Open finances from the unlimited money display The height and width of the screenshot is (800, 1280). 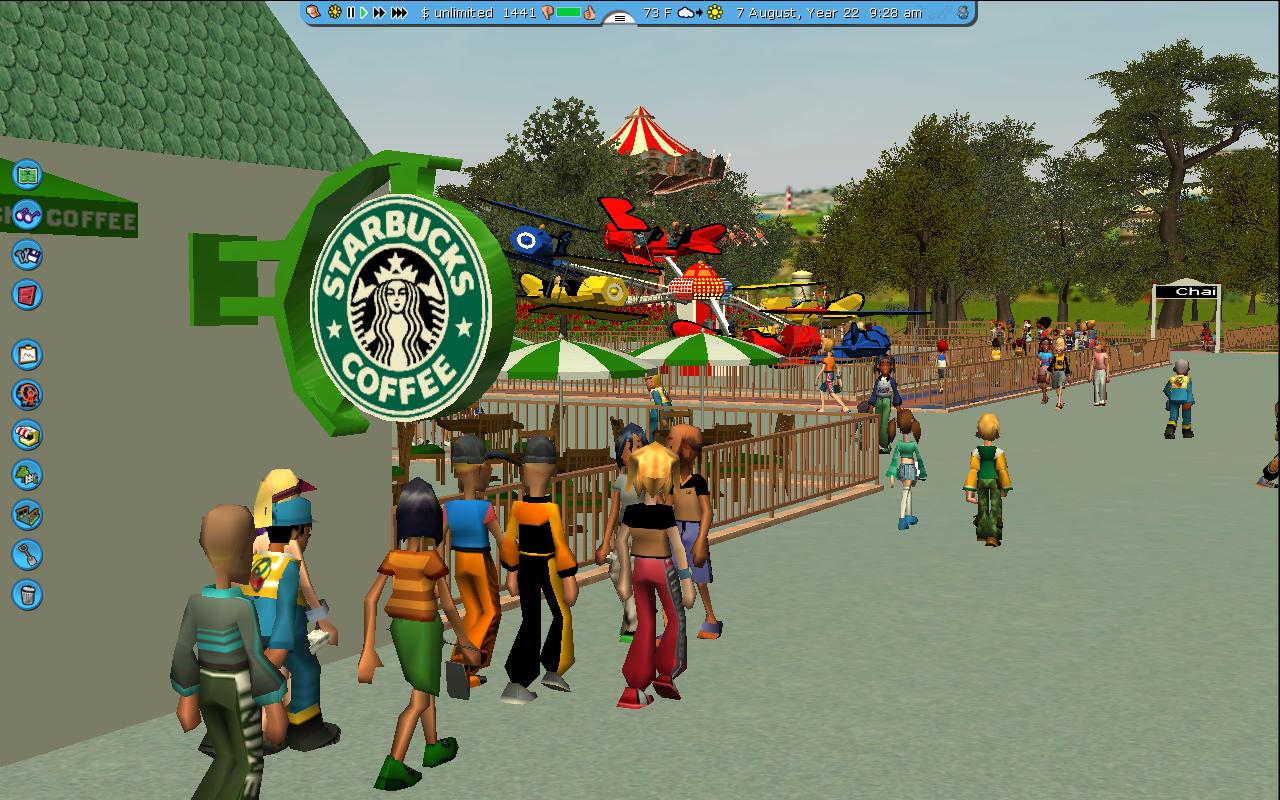[x=457, y=13]
